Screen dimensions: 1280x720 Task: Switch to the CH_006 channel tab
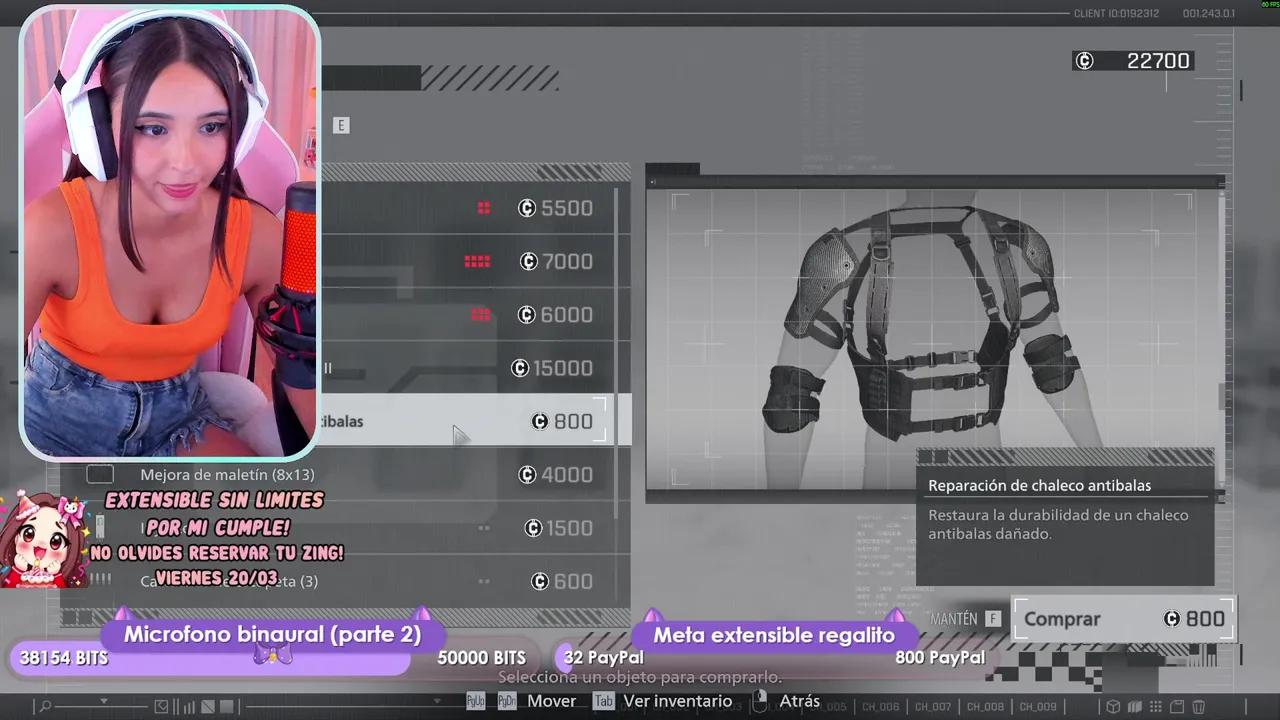(881, 707)
